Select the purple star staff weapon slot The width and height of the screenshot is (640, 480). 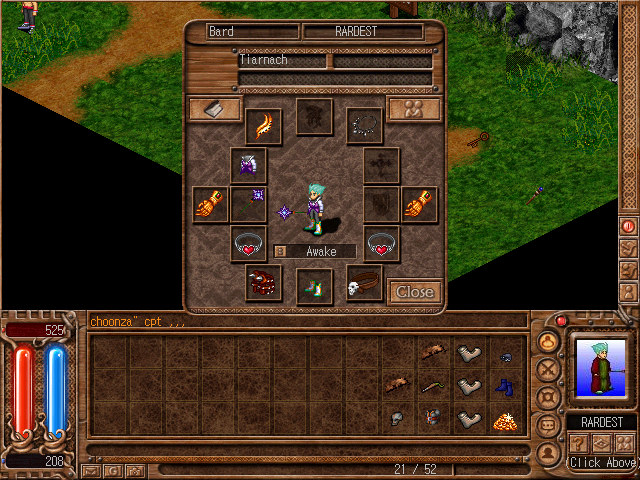(249, 205)
